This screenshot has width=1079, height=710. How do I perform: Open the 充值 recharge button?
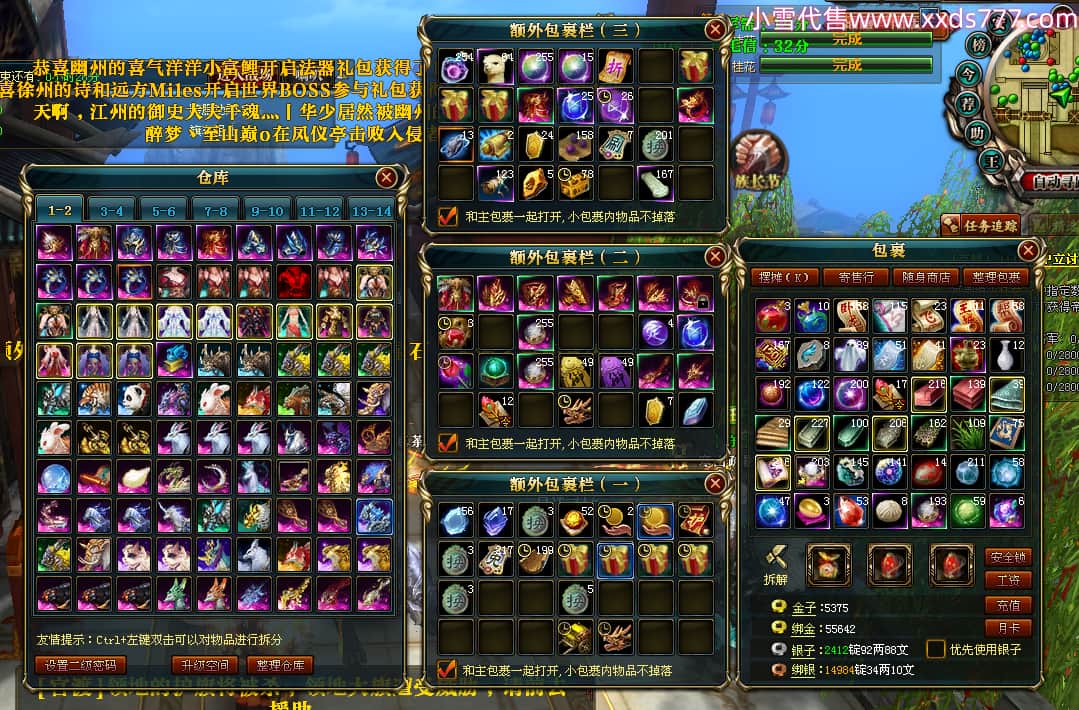[x=1008, y=605]
